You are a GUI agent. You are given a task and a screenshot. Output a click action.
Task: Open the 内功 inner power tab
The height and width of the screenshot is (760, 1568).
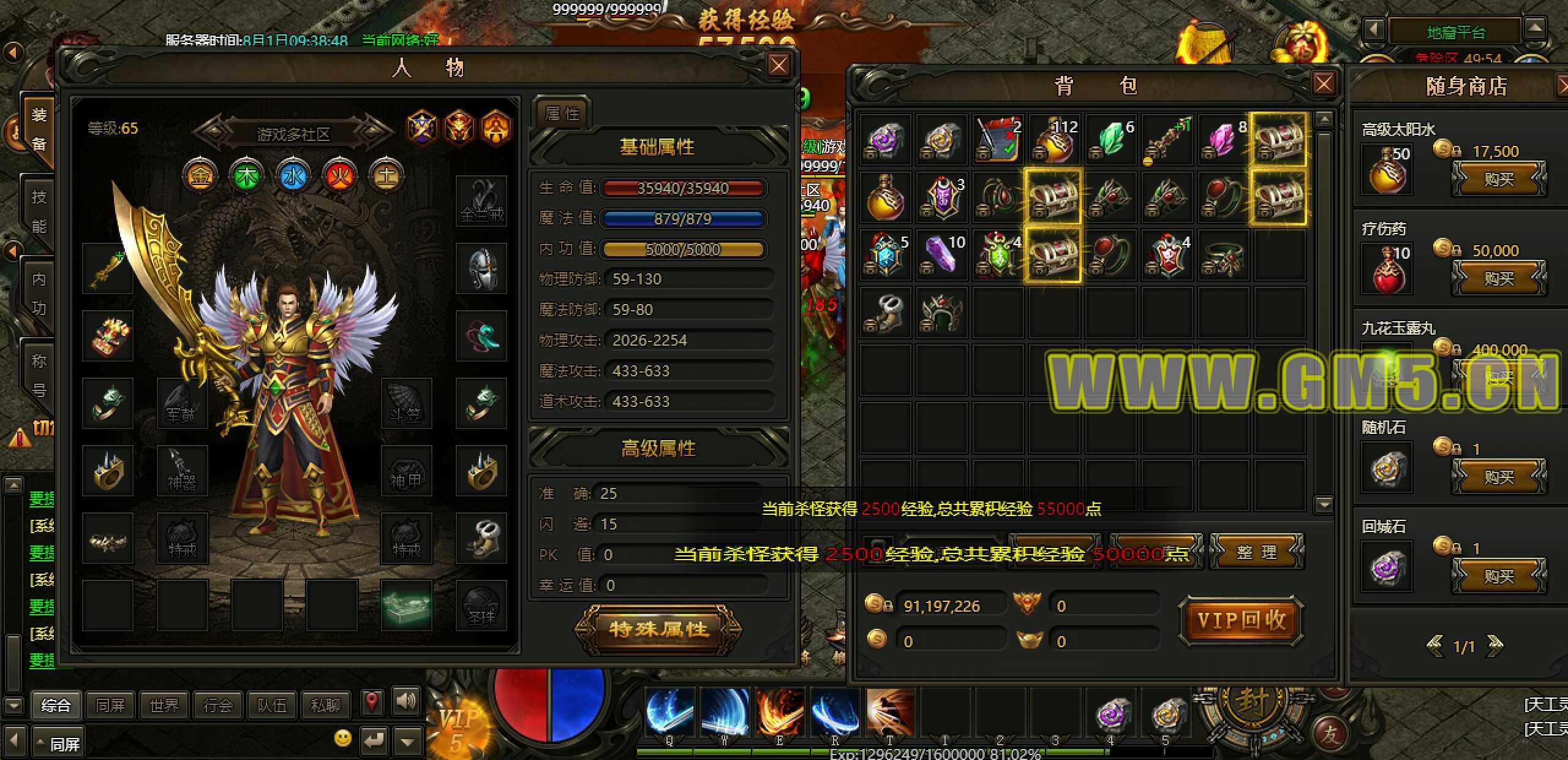pos(39,294)
